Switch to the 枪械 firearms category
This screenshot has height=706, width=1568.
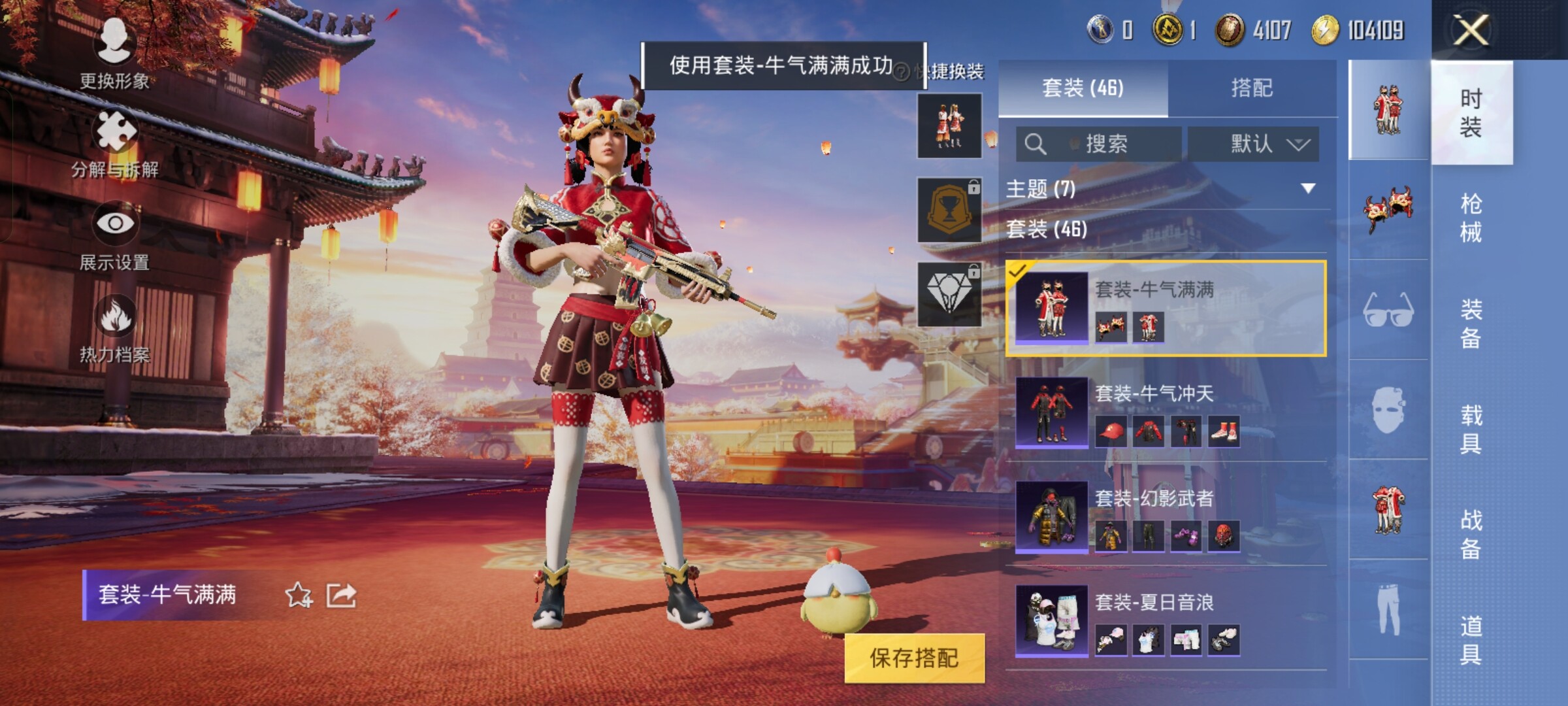(1471, 218)
